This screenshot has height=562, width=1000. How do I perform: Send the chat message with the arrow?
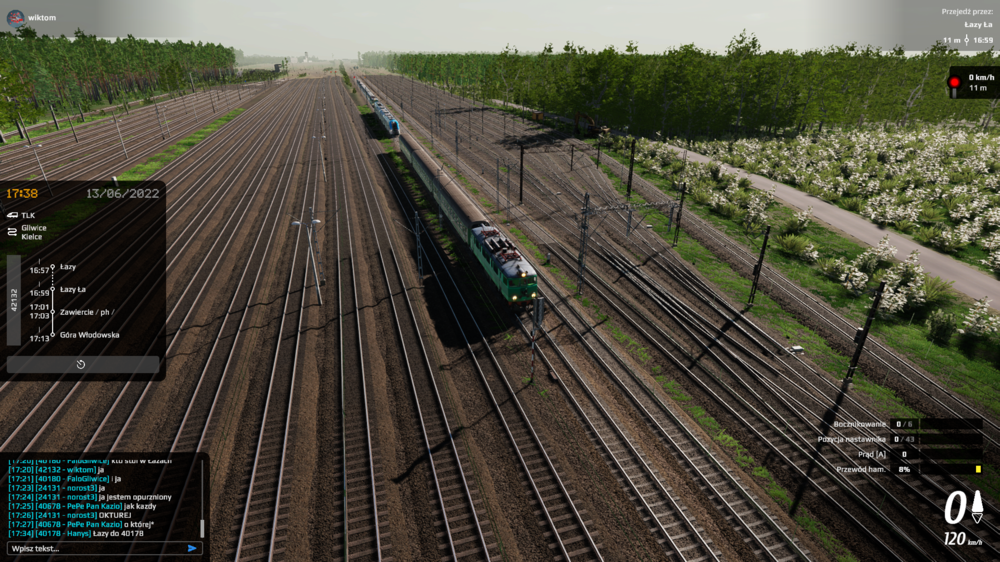tap(192, 548)
